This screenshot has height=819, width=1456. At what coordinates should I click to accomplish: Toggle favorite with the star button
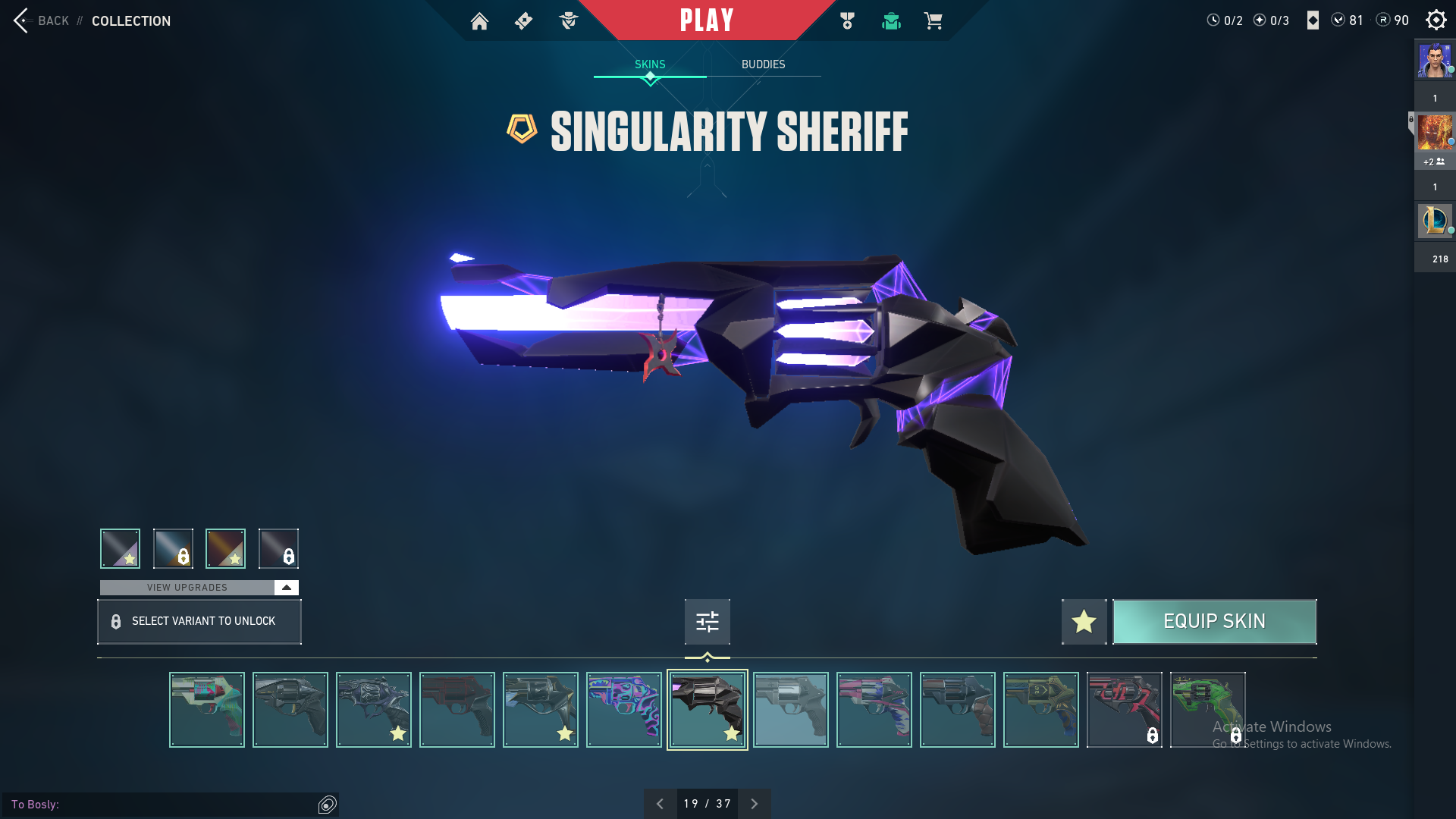(x=1084, y=622)
